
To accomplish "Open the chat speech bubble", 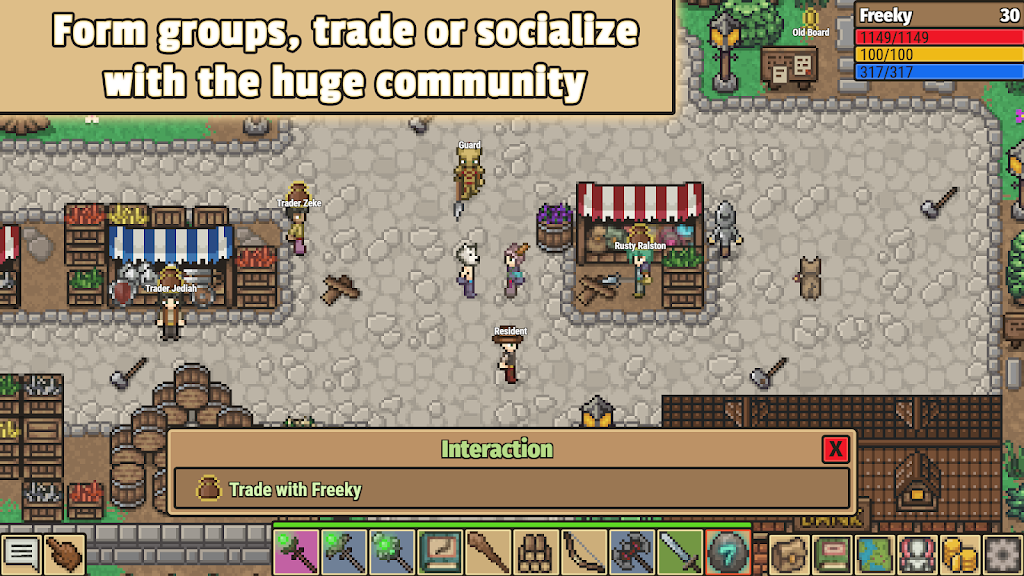I will click(x=21, y=553).
